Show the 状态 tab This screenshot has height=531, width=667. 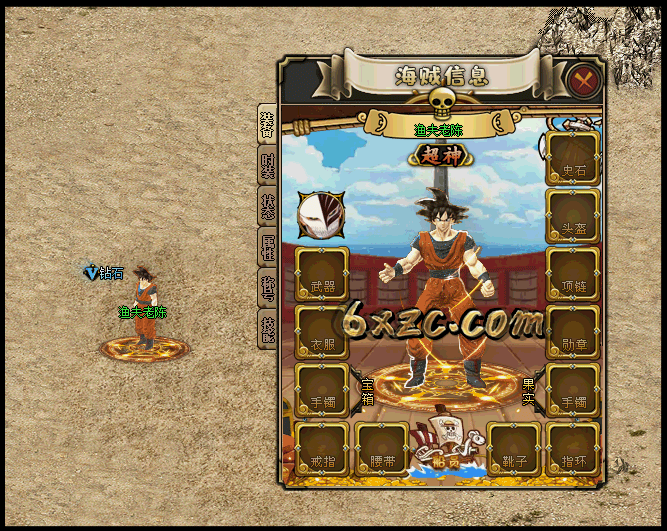tap(267, 208)
